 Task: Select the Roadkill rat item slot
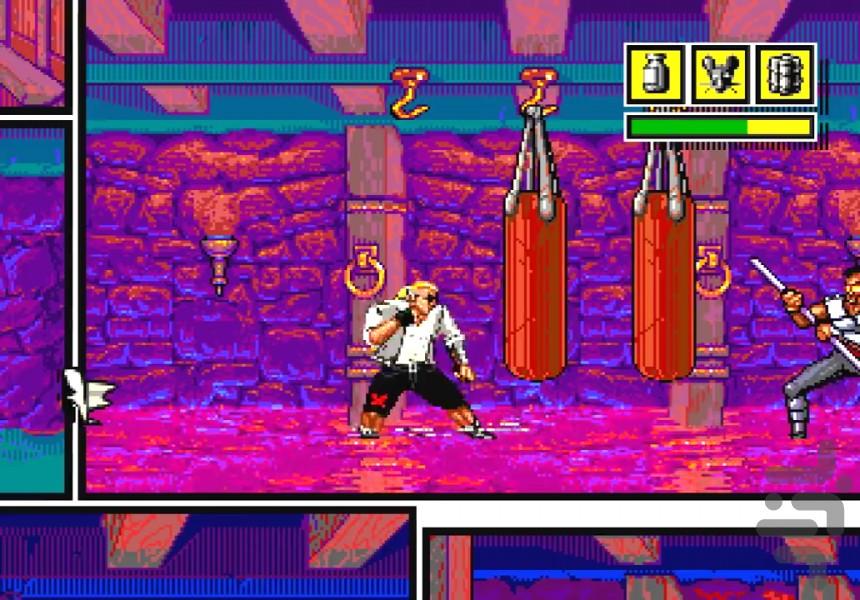point(720,75)
